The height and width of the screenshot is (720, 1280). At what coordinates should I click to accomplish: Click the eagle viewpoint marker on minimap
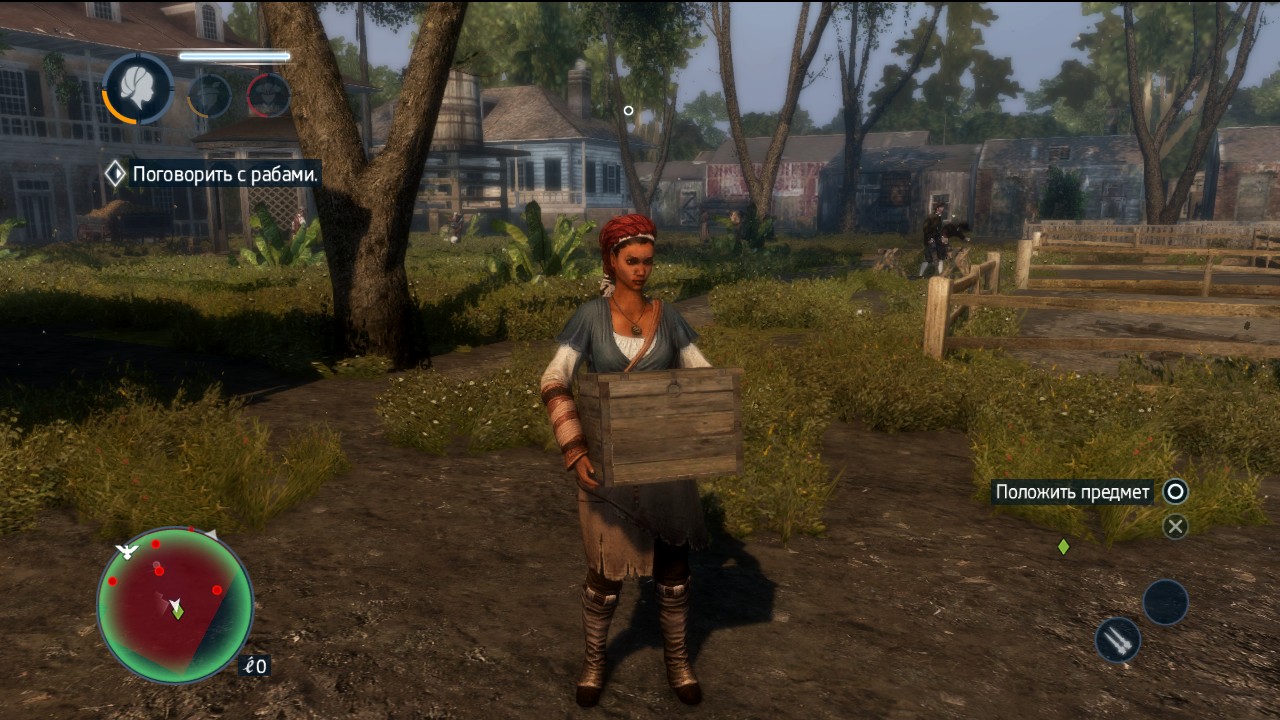point(126,550)
